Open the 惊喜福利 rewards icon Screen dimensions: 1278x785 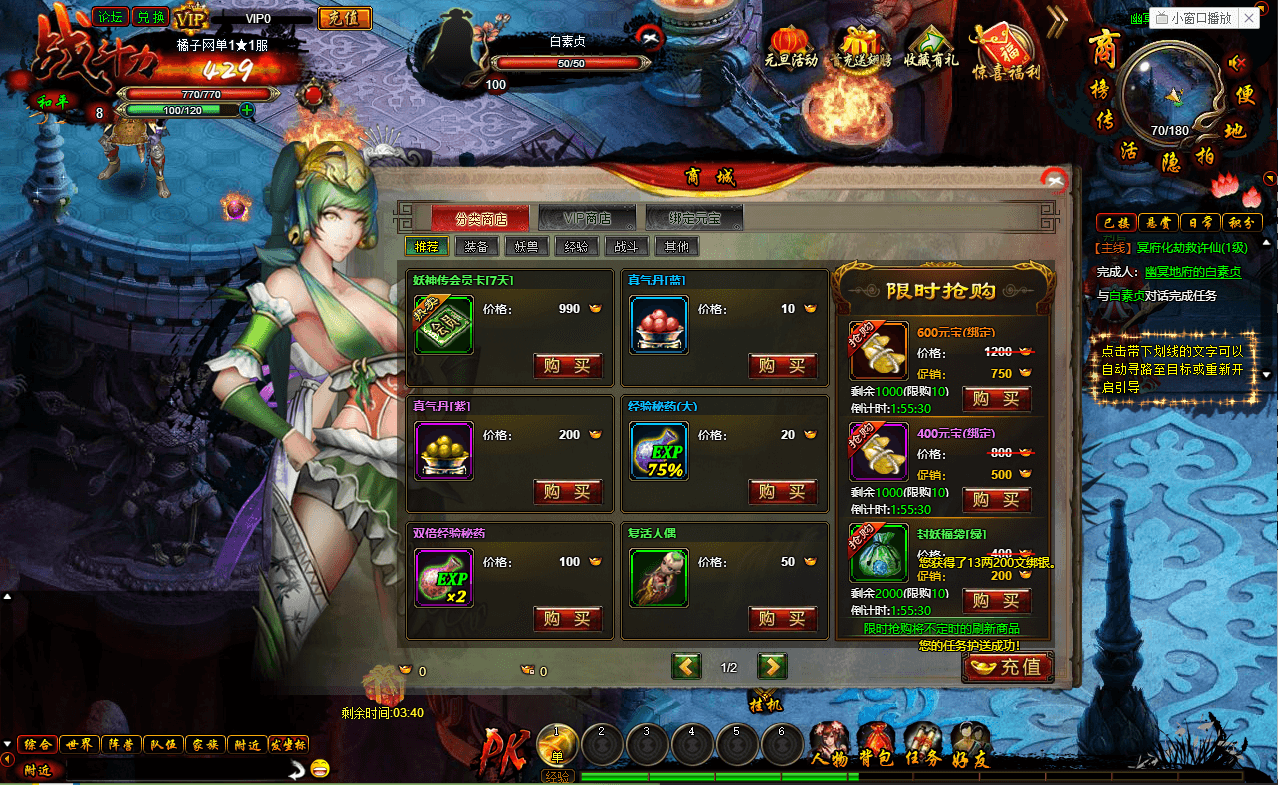click(x=1006, y=47)
